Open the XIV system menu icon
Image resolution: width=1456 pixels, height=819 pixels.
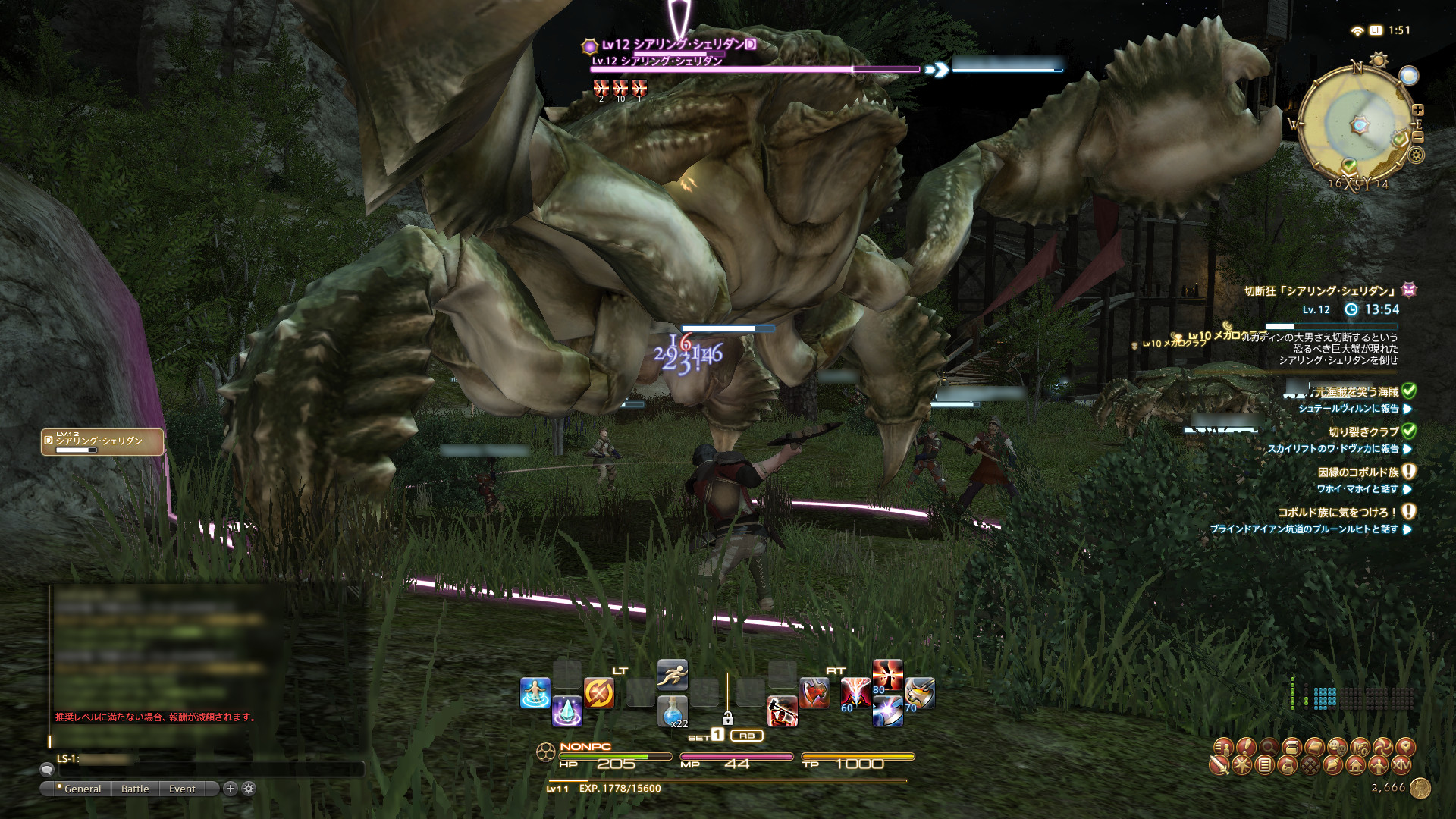(x=1401, y=766)
